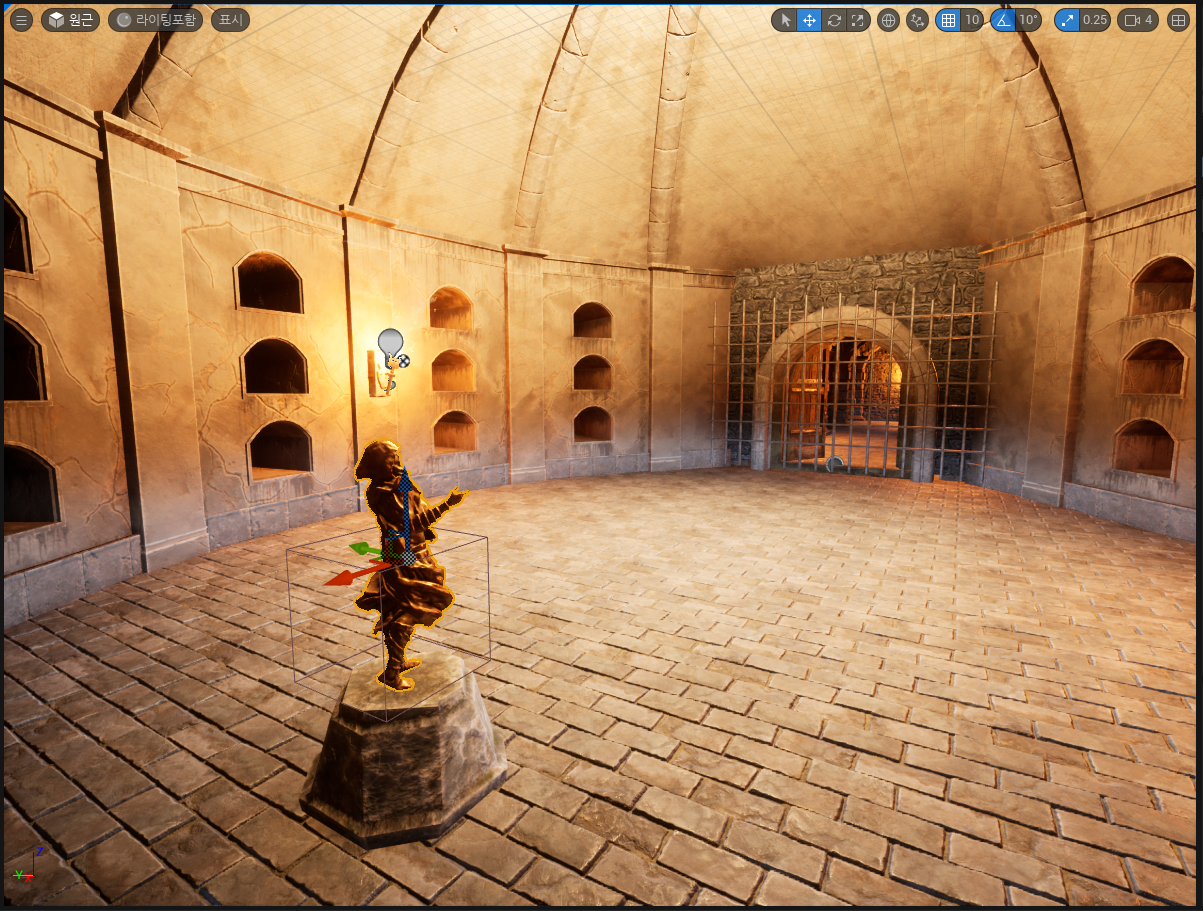Open the 라이팅포함 view mode dropdown

tap(155, 20)
